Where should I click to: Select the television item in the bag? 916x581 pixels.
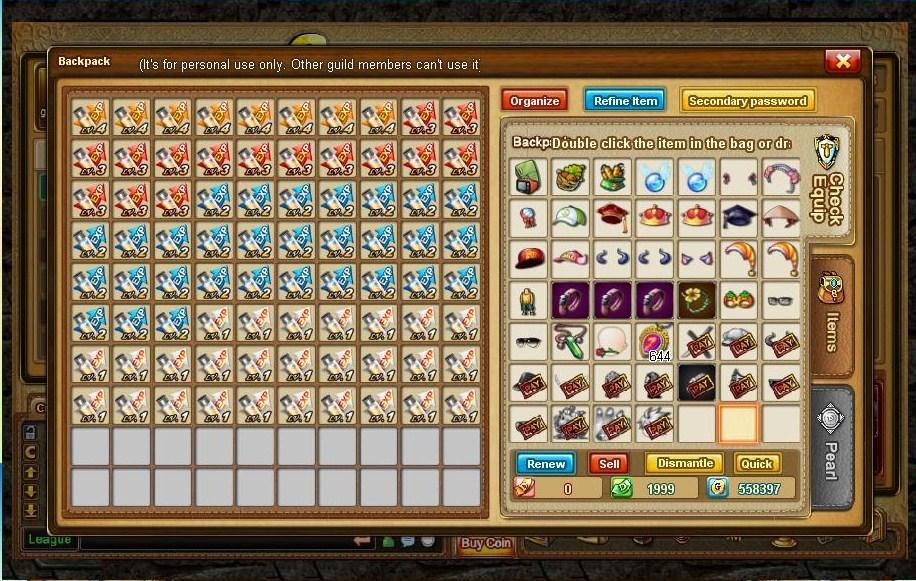coord(530,177)
